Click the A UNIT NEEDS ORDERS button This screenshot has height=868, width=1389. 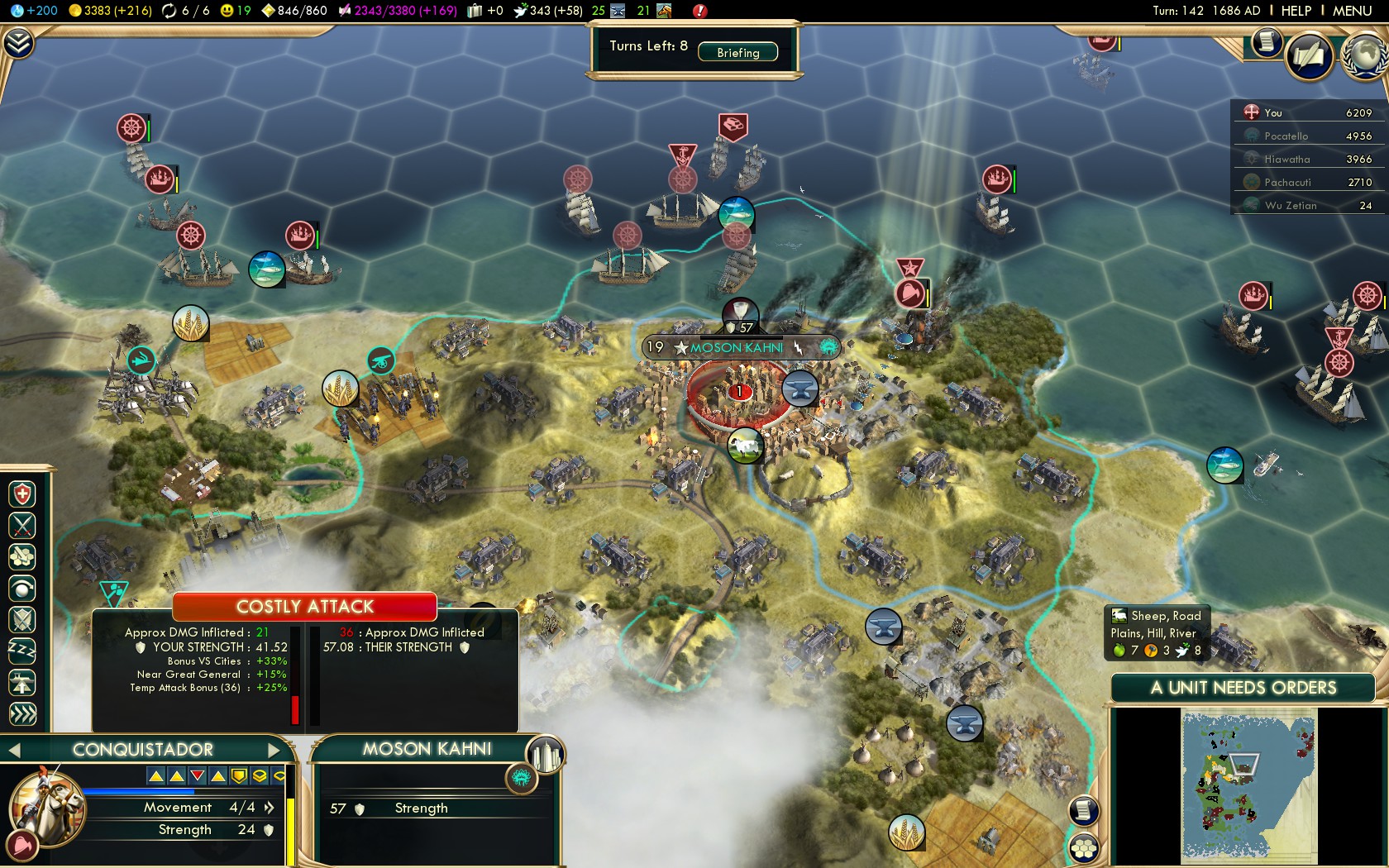pyautogui.click(x=1243, y=688)
